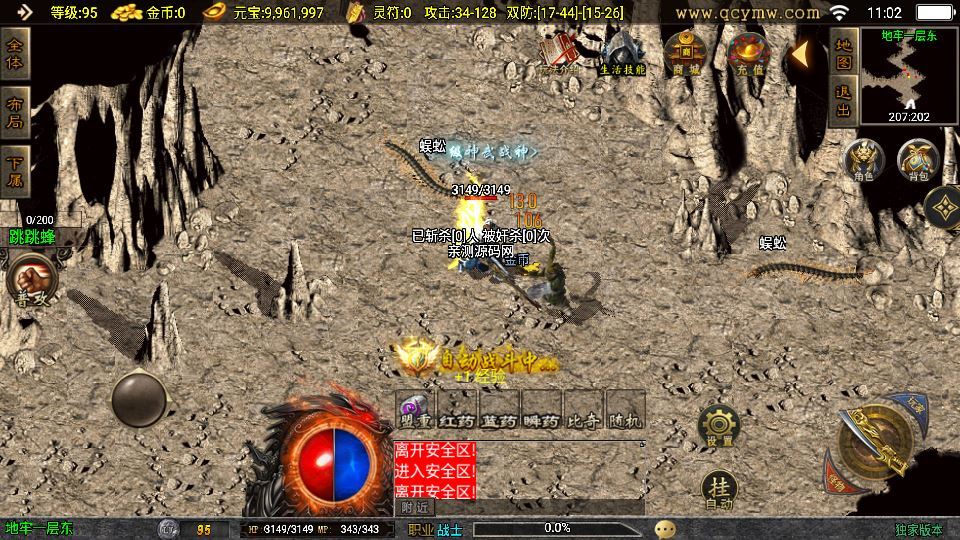
Task: Open the 布局 layout button
Action: [x=15, y=111]
